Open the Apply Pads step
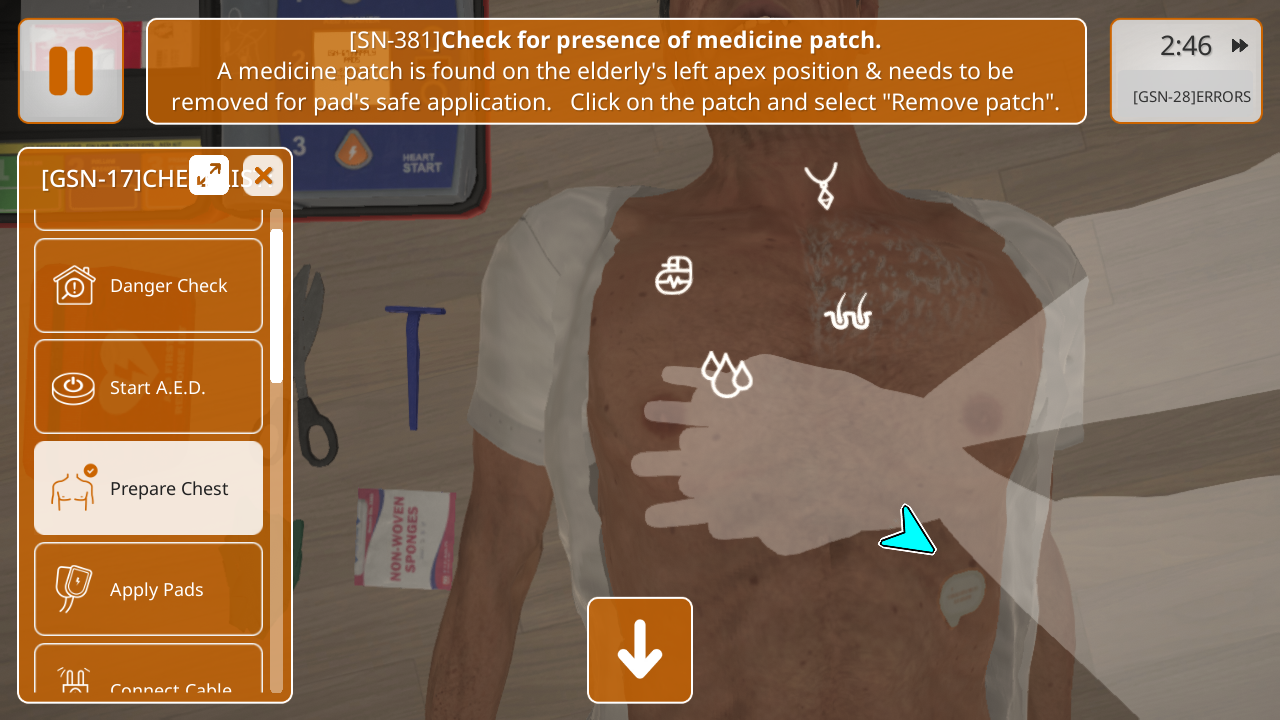Image resolution: width=1280 pixels, height=720 pixels. (x=148, y=589)
